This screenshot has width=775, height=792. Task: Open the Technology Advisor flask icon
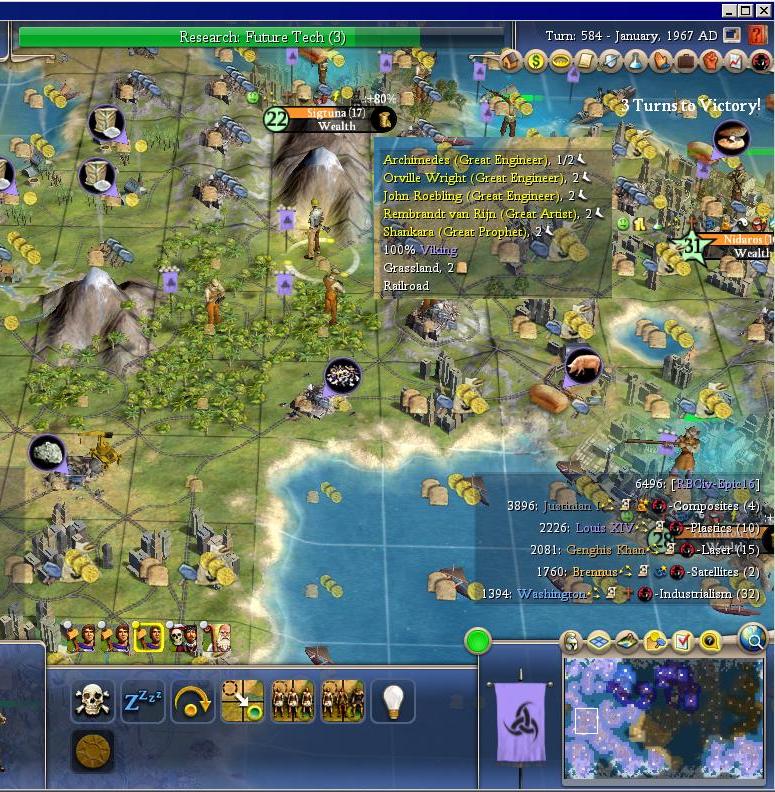click(635, 61)
